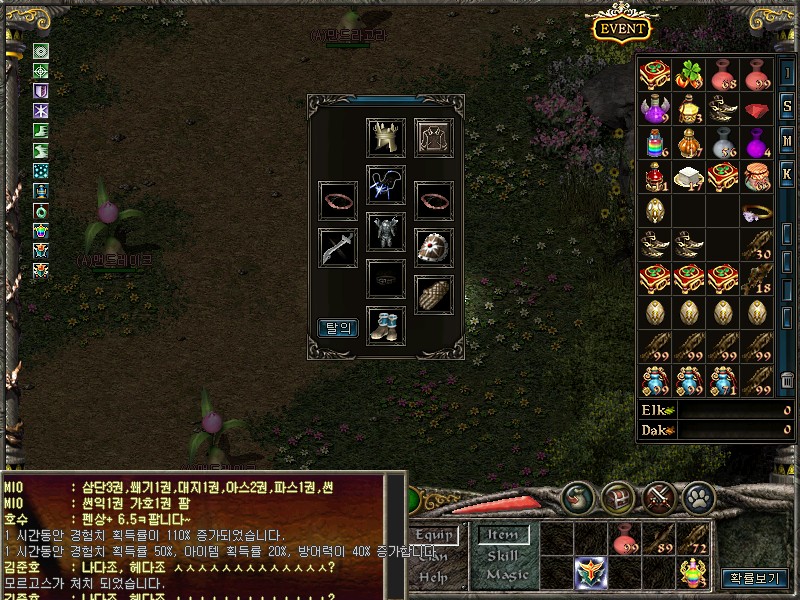Select the rainbow striped bottle in inventory
The height and width of the screenshot is (600, 800).
tap(655, 143)
